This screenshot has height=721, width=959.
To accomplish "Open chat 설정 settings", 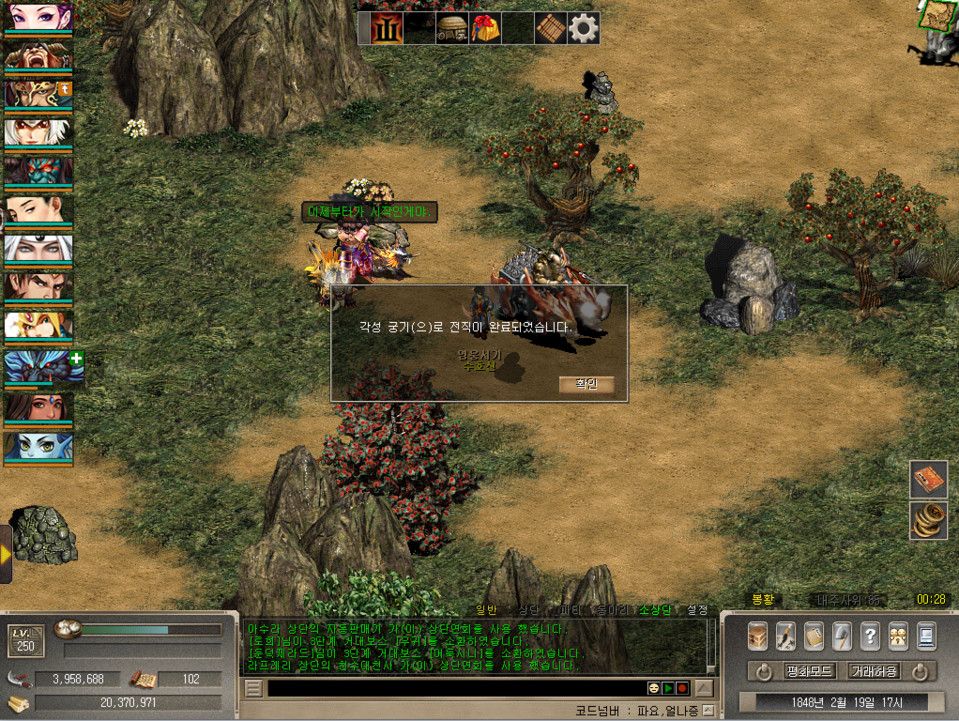I will 697,609.
